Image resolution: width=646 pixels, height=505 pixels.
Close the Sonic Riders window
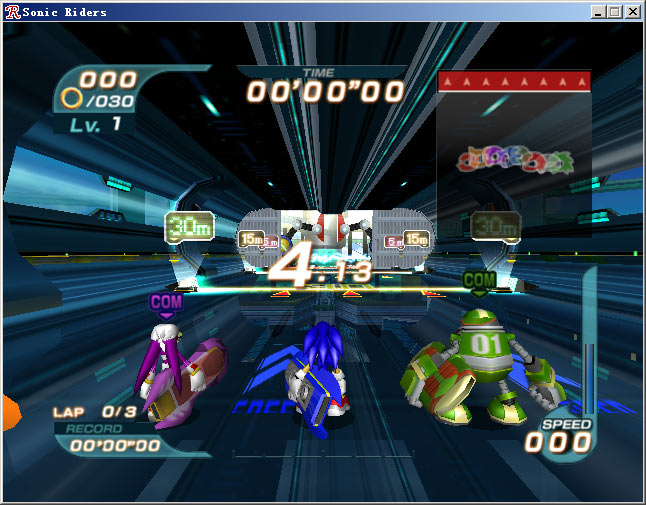coord(633,12)
